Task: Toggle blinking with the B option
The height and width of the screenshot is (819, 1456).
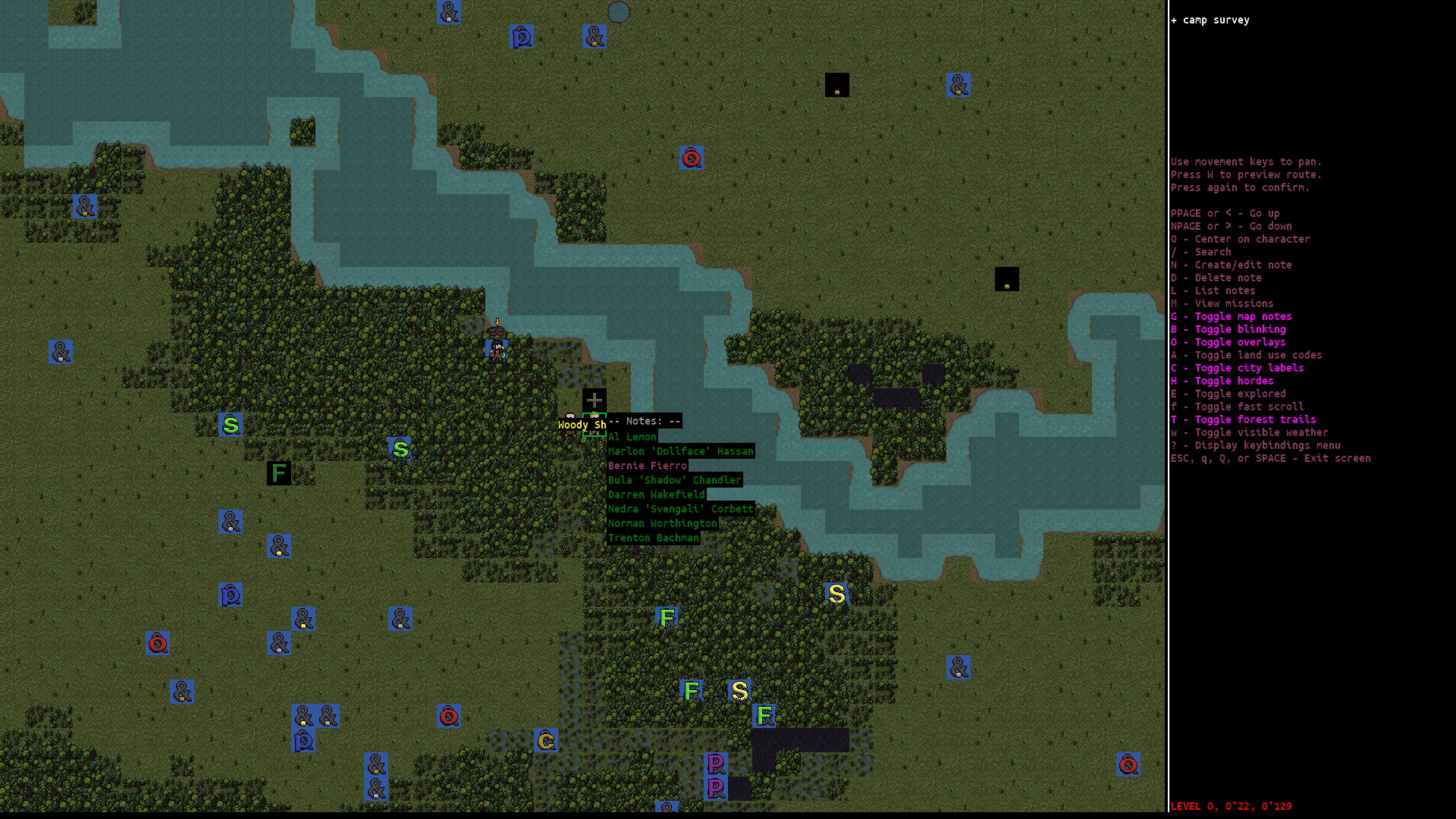Action: (1228, 329)
